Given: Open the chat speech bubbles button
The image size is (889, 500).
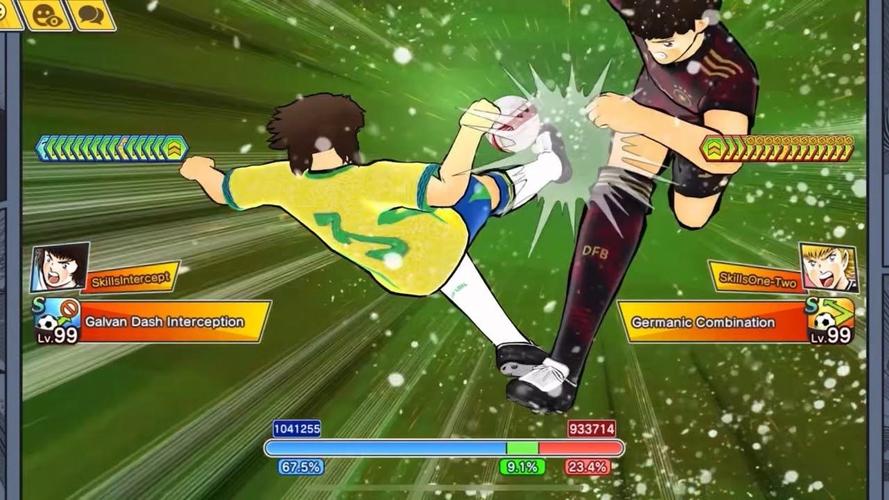Looking at the screenshot, I should 93,14.
